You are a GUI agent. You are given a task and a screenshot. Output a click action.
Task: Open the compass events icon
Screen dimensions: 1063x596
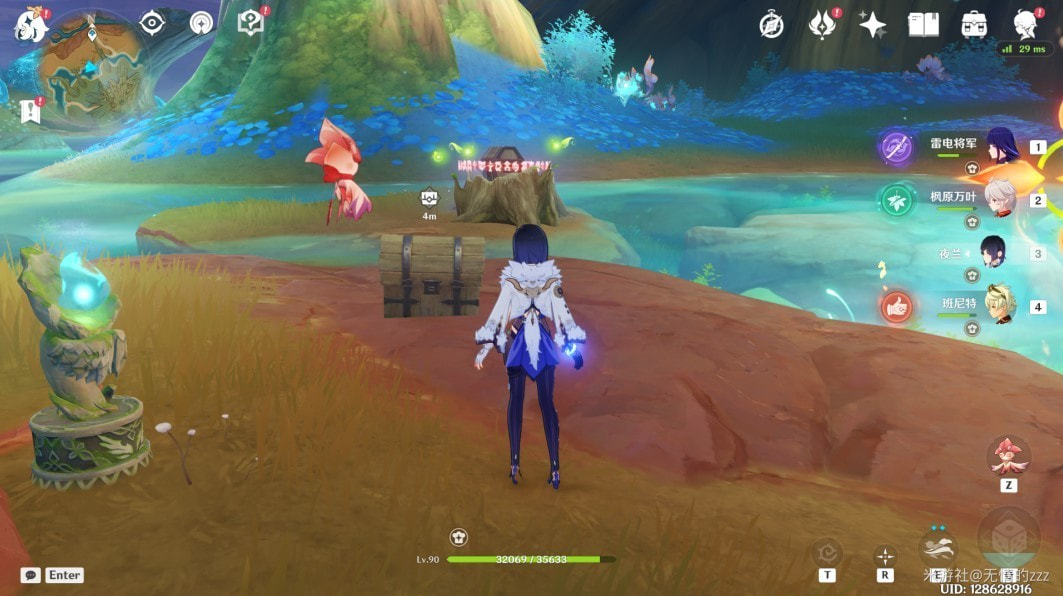(771, 25)
